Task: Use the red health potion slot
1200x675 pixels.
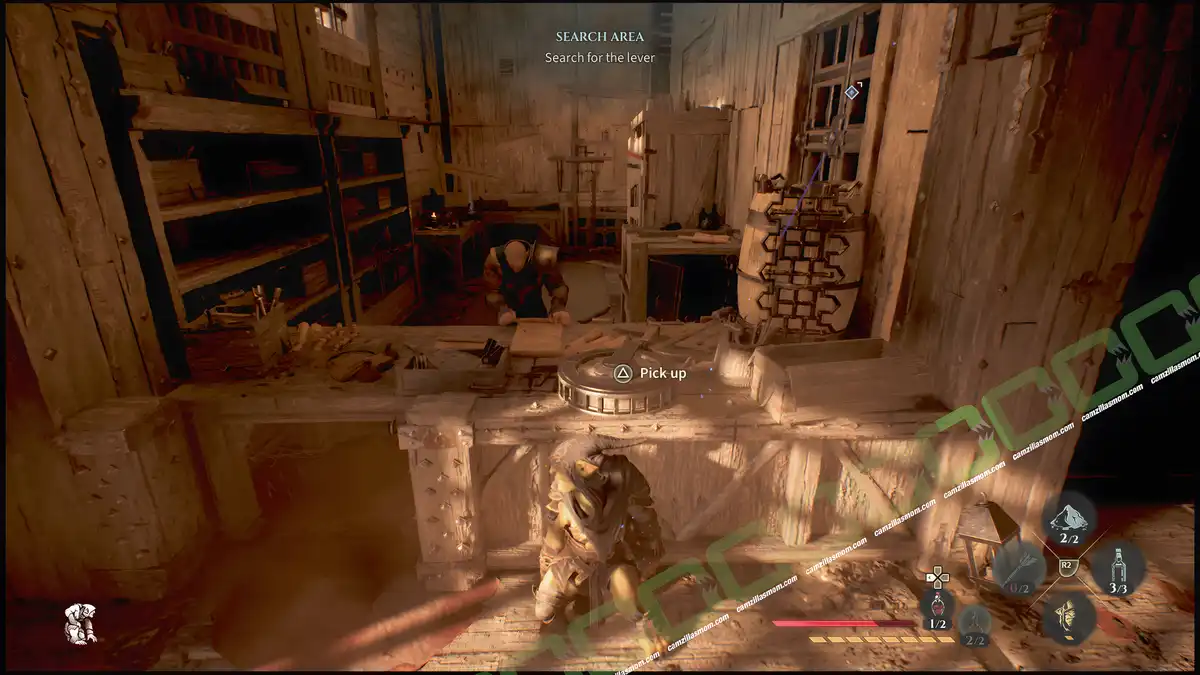Action: click(937, 606)
